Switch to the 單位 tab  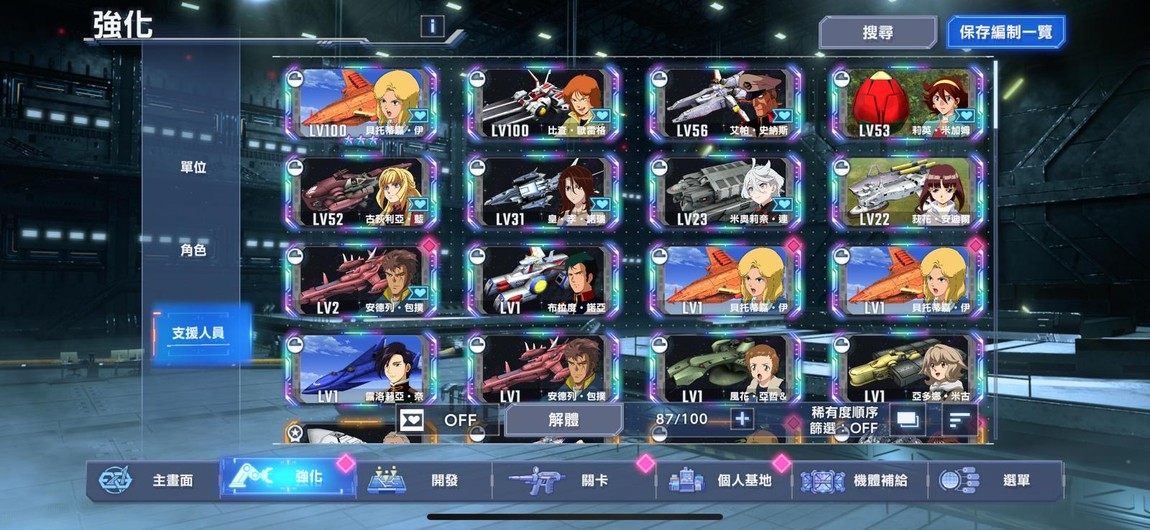click(193, 167)
